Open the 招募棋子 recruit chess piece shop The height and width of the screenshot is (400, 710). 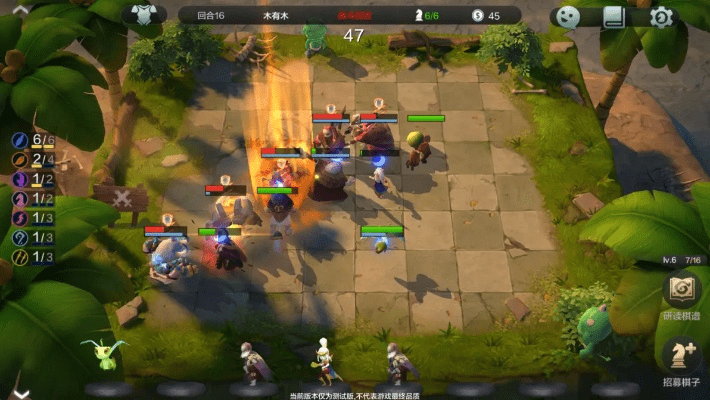point(680,358)
